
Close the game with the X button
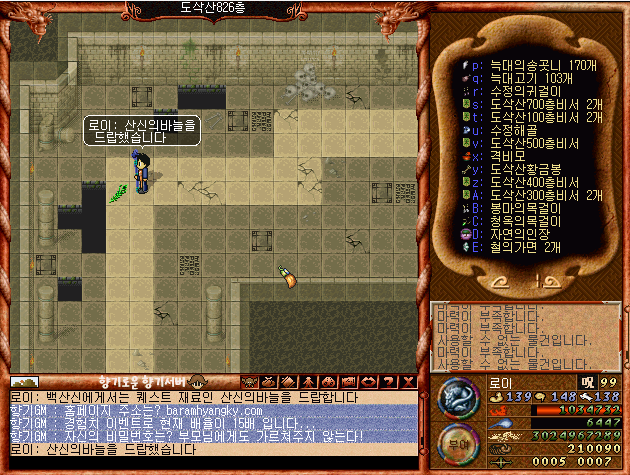tap(409, 381)
